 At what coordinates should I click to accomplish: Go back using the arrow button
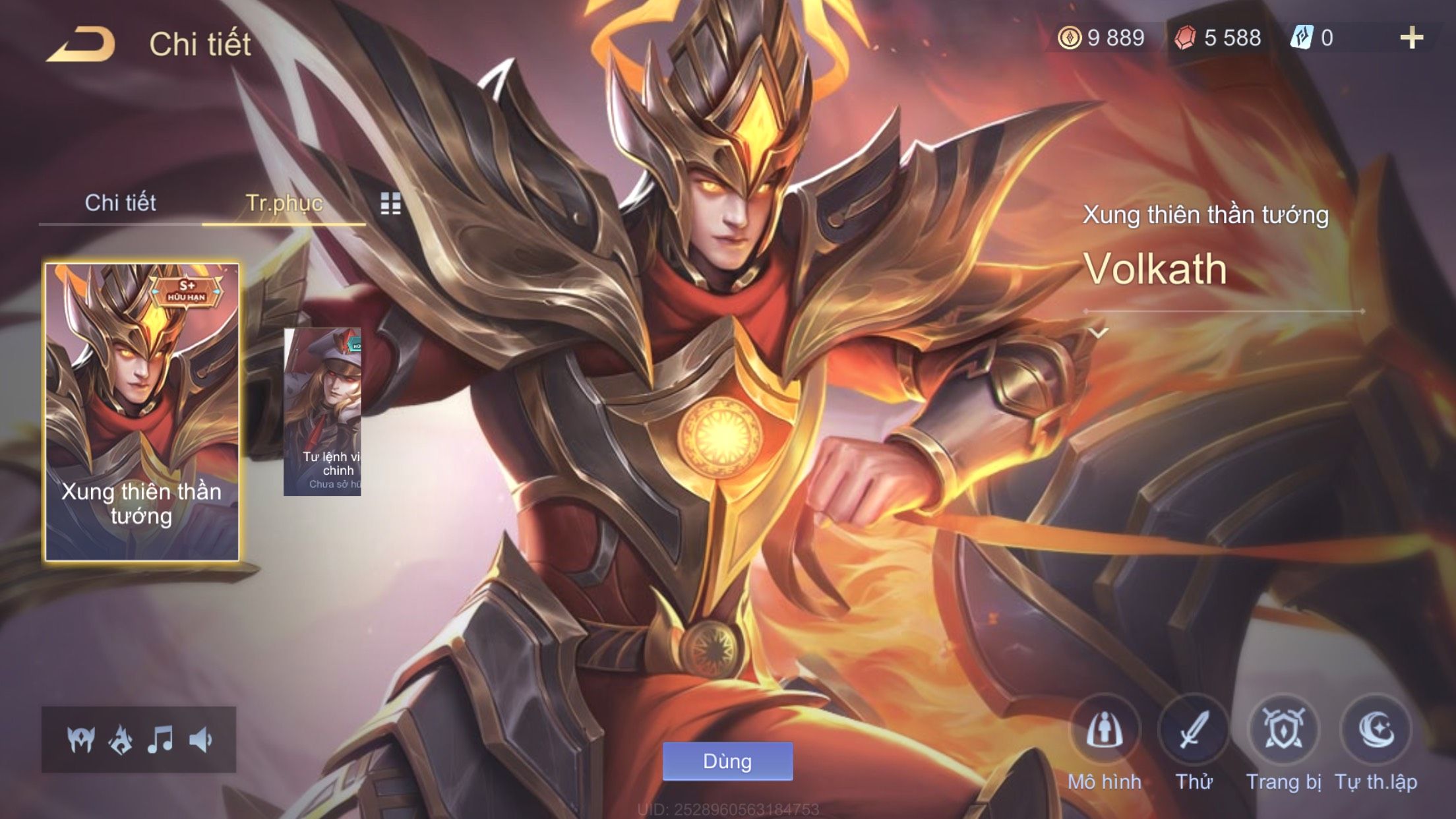point(80,45)
